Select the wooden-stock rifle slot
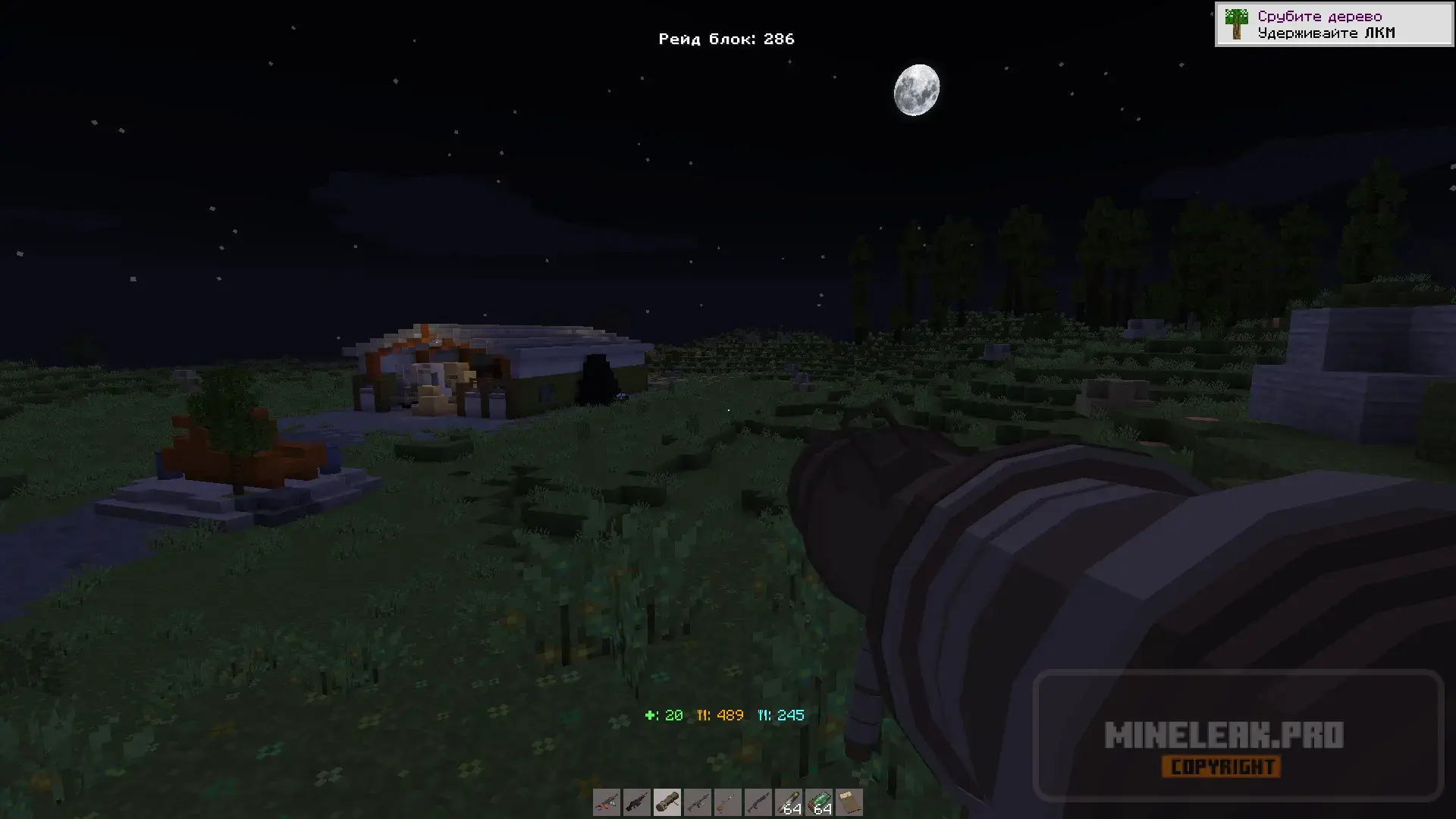The image size is (1456, 819). (728, 802)
